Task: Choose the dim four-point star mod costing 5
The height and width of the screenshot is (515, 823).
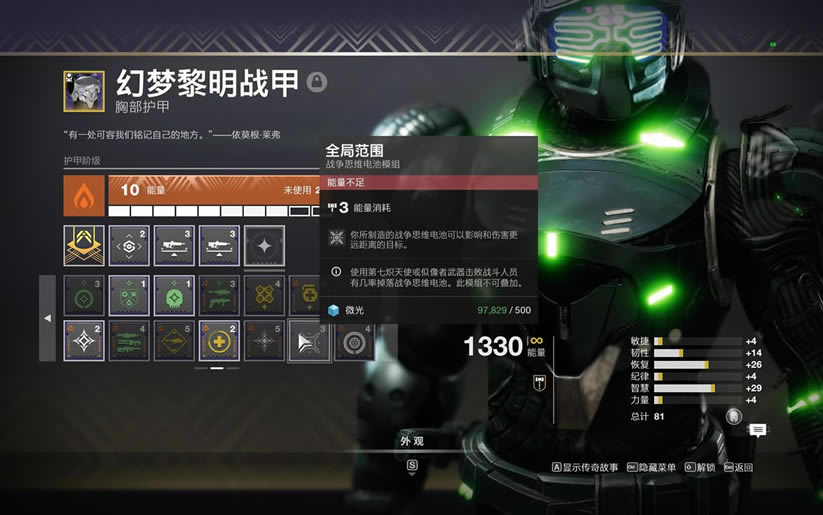Action: tap(264, 340)
